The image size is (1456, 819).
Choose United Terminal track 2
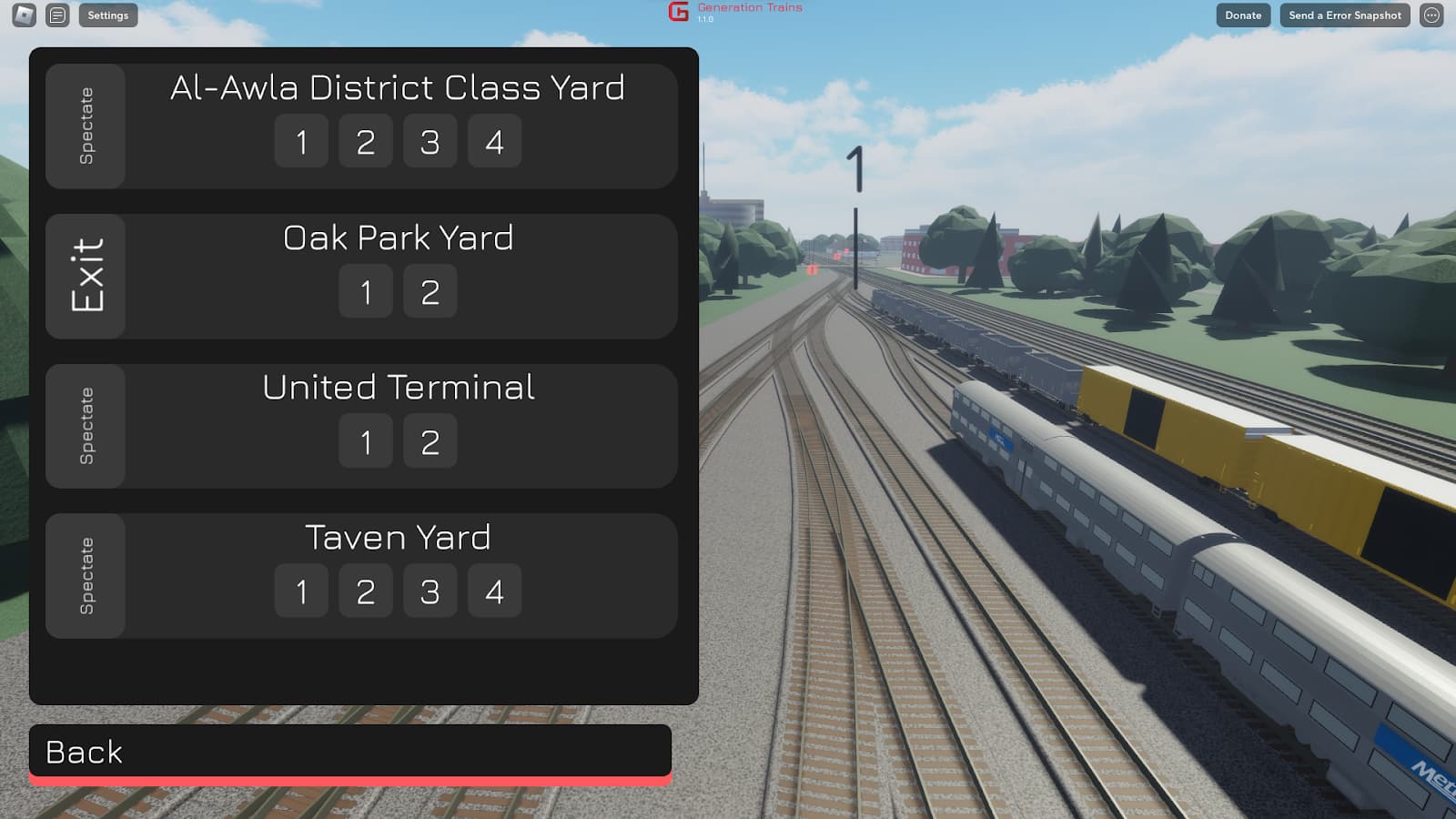(x=430, y=441)
